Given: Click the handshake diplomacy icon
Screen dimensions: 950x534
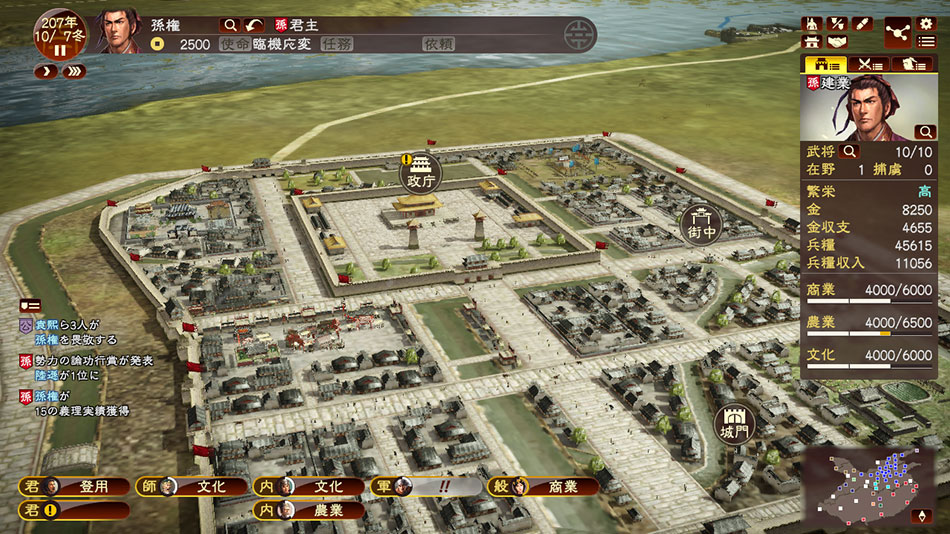Looking at the screenshot, I should [836, 42].
